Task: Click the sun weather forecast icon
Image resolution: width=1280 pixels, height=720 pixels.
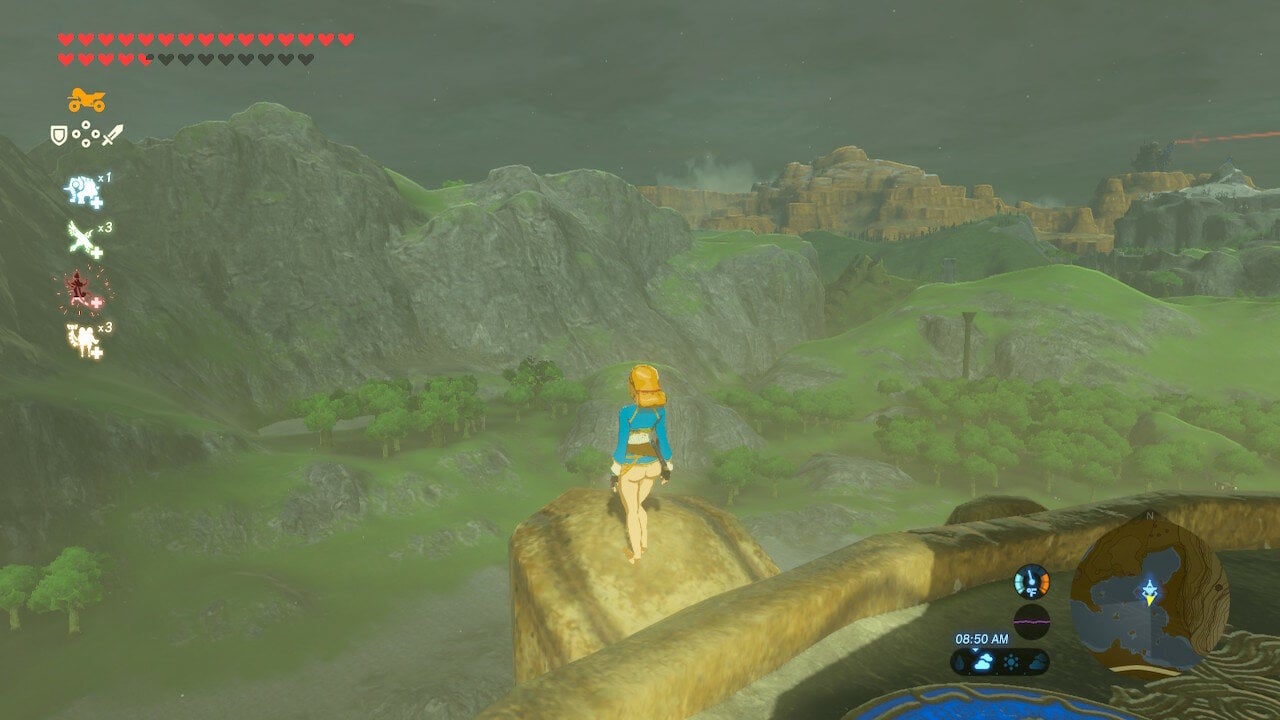Action: 1011,661
